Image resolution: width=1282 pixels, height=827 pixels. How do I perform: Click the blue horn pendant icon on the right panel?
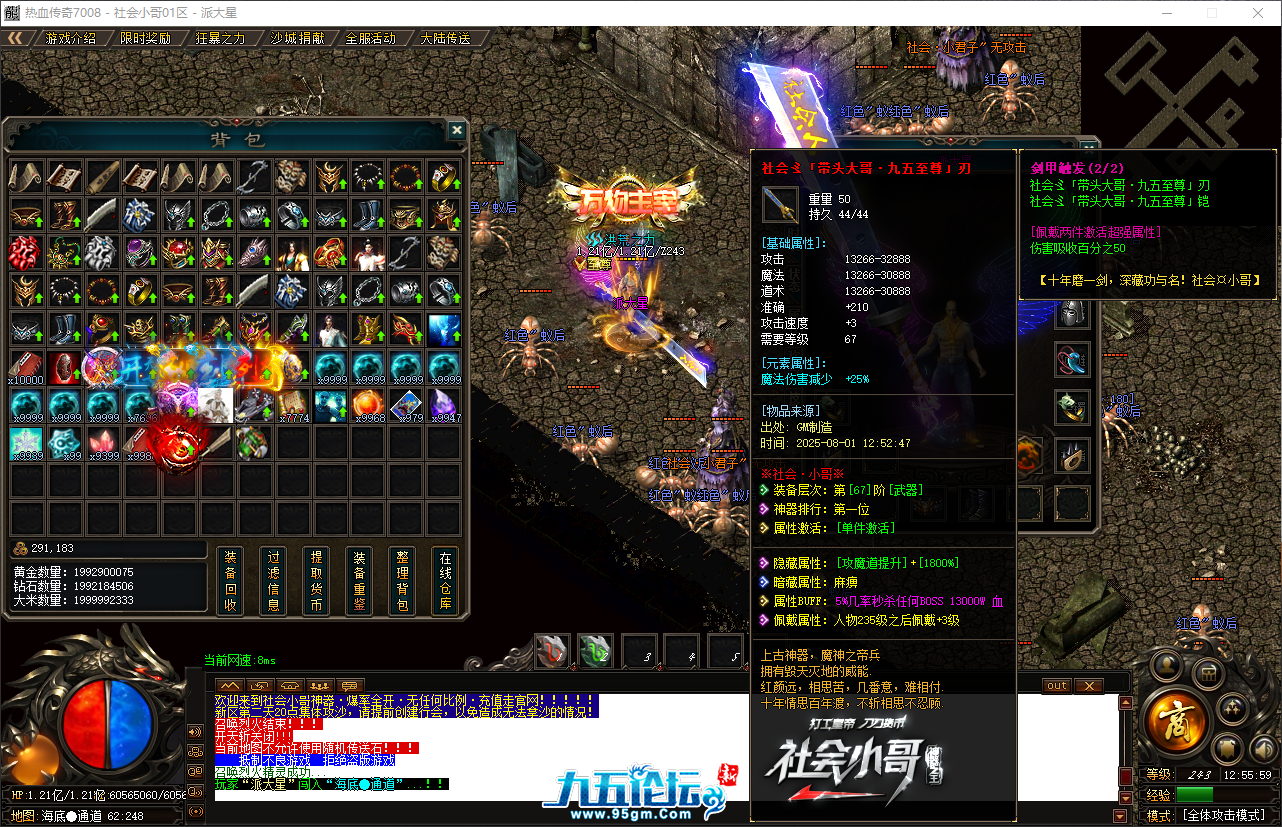point(1070,360)
